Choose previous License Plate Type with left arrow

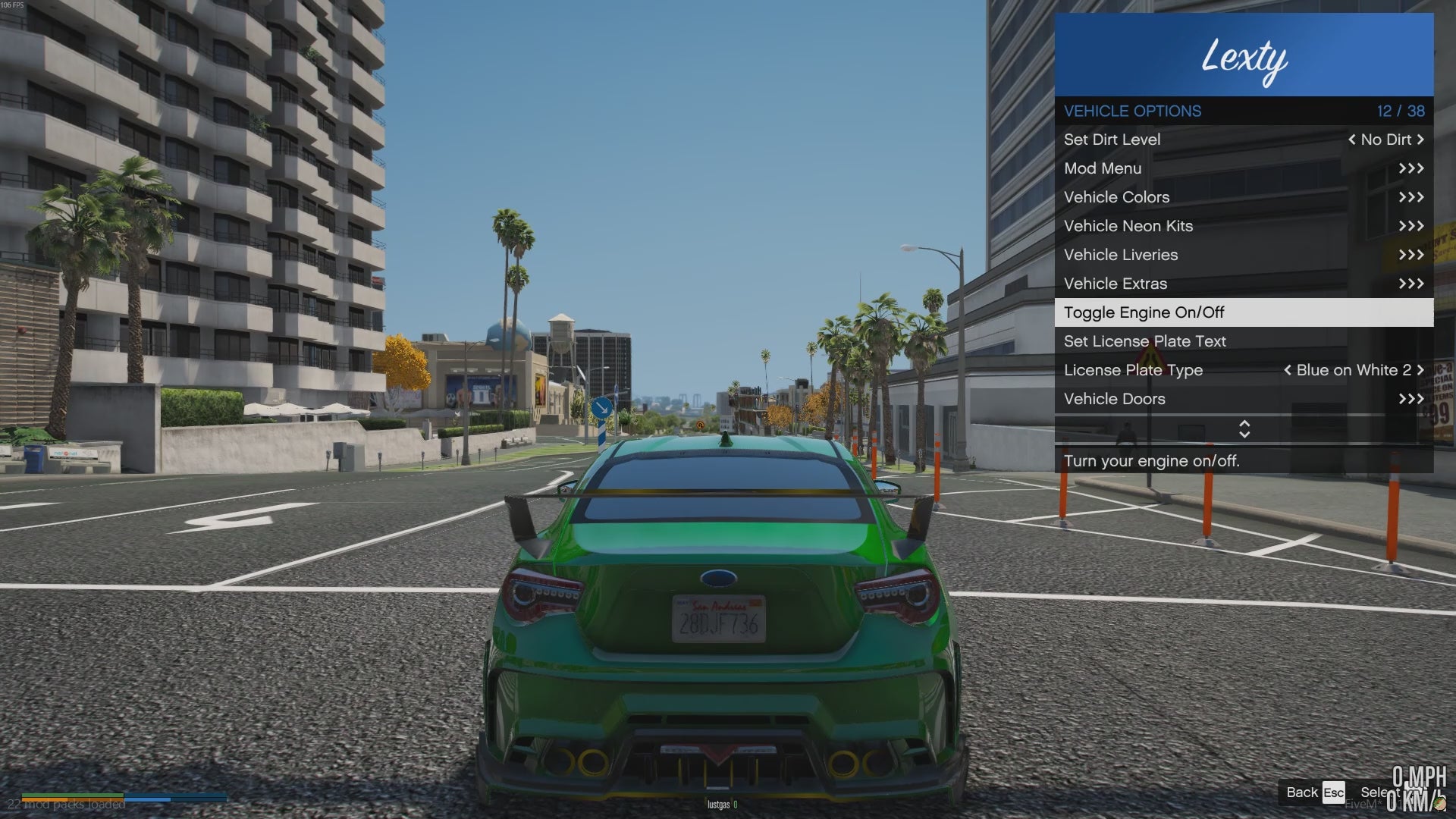[1287, 370]
